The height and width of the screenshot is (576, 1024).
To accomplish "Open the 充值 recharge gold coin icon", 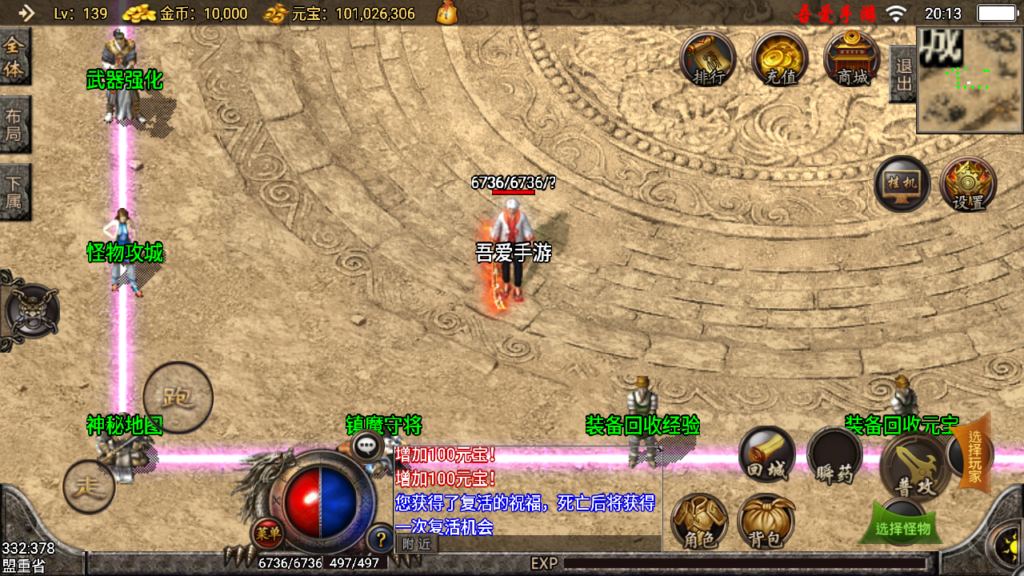I will click(780, 58).
